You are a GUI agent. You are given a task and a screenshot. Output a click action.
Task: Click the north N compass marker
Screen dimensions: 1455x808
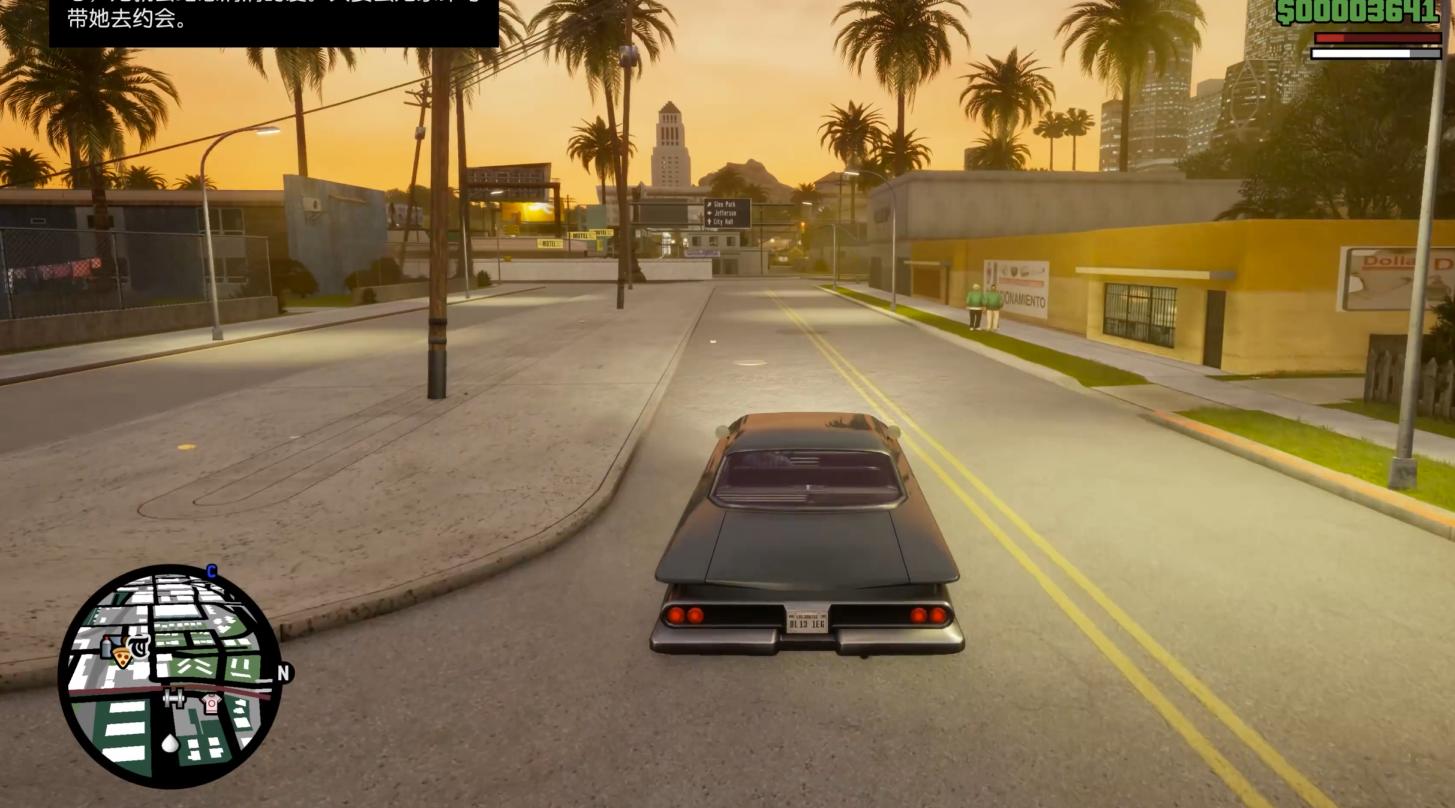(x=283, y=673)
